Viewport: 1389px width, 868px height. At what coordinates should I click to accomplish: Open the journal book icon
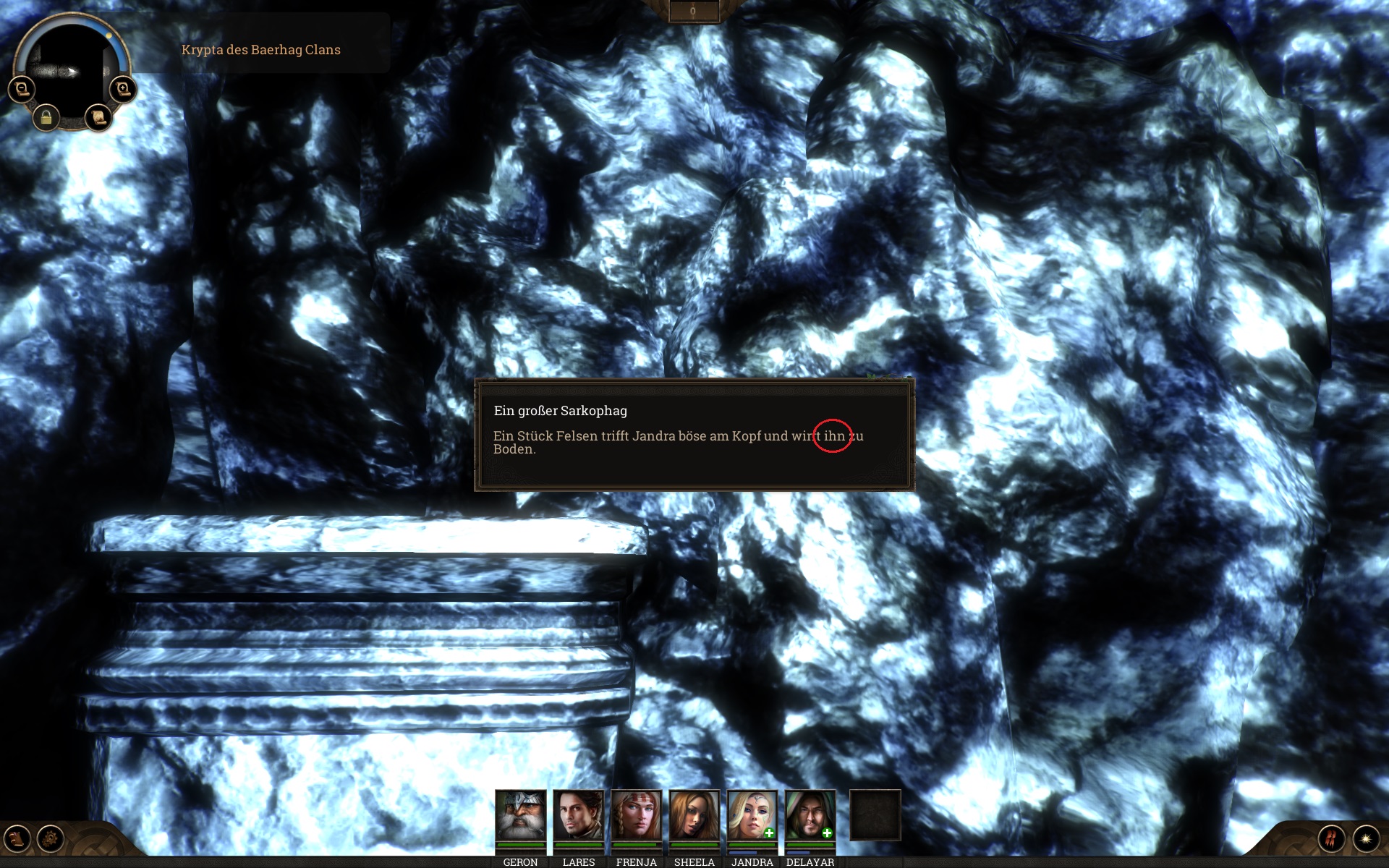17,839
